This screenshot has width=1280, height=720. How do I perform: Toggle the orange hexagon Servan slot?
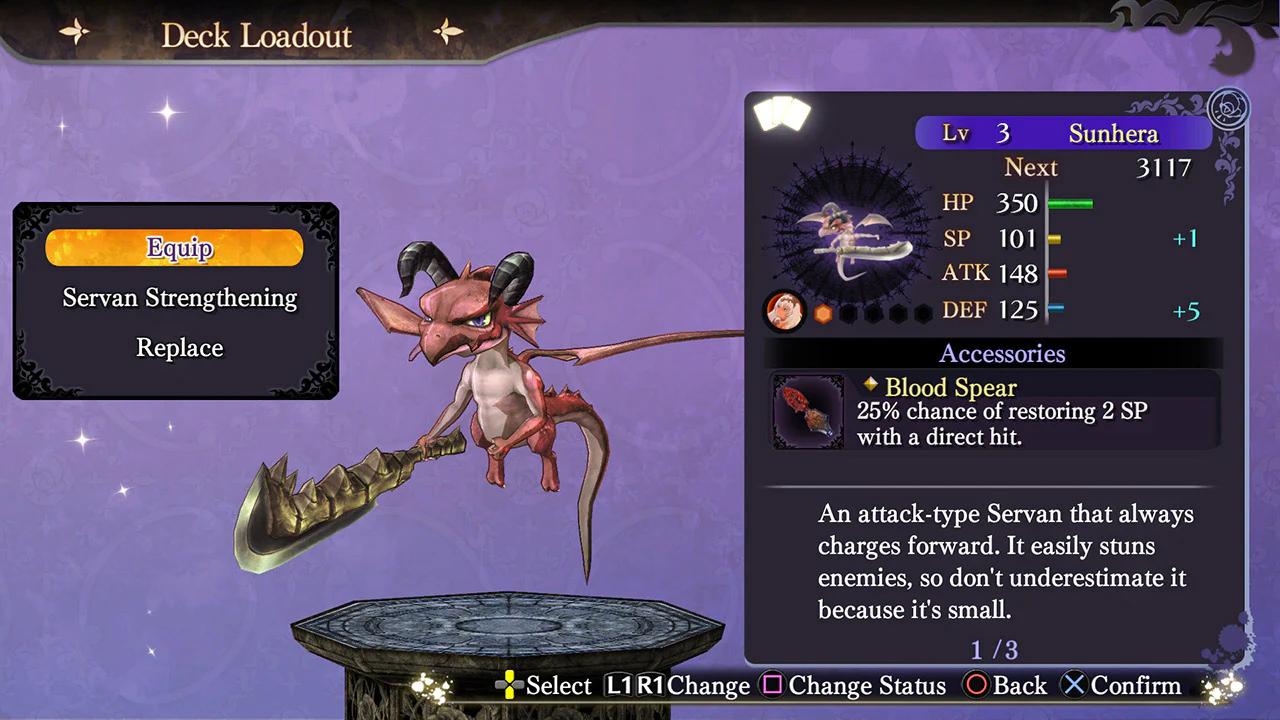click(x=822, y=313)
